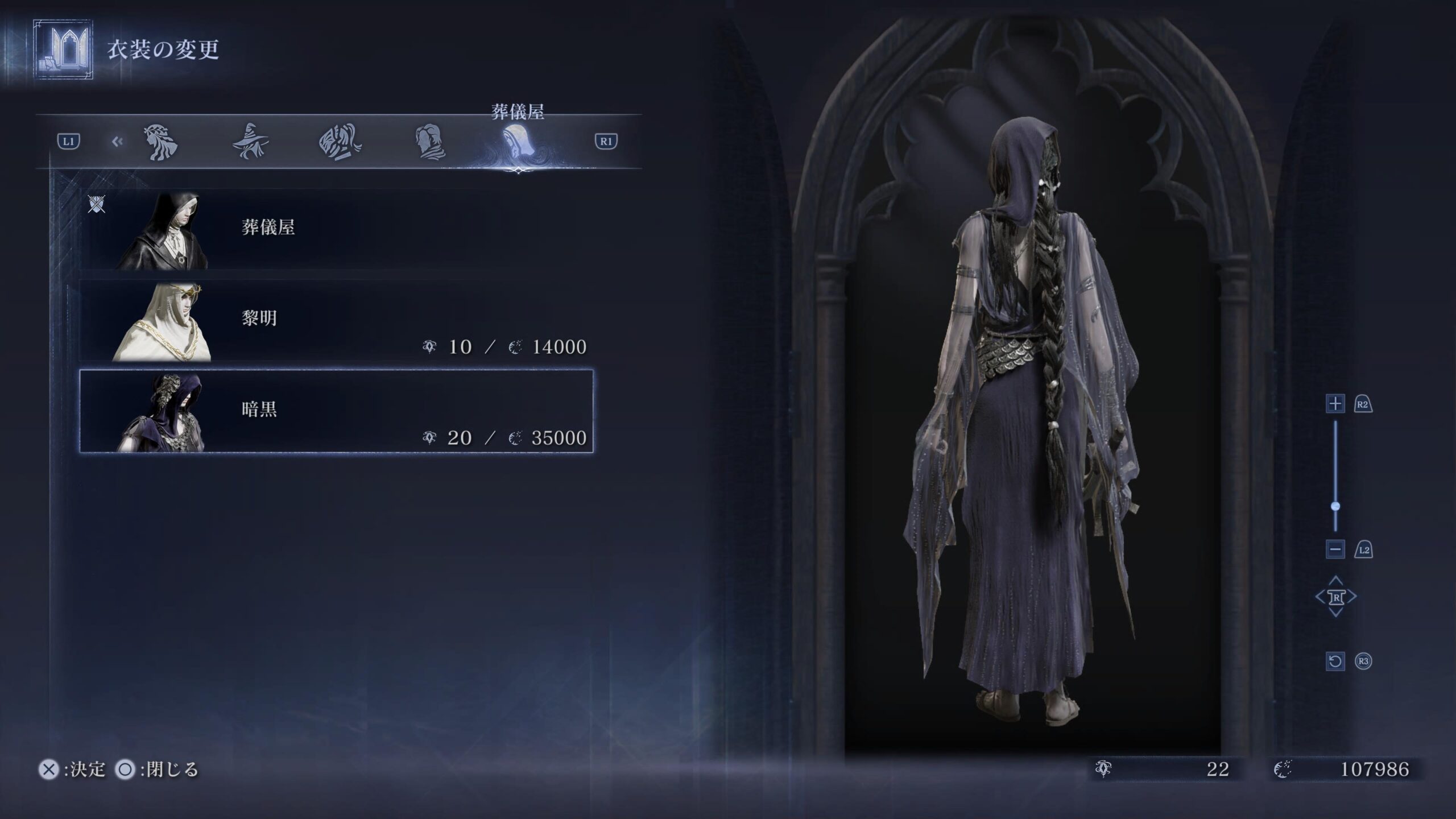Switch to the laurel-wreath character tab
The height and width of the screenshot is (819, 1456).
(162, 142)
